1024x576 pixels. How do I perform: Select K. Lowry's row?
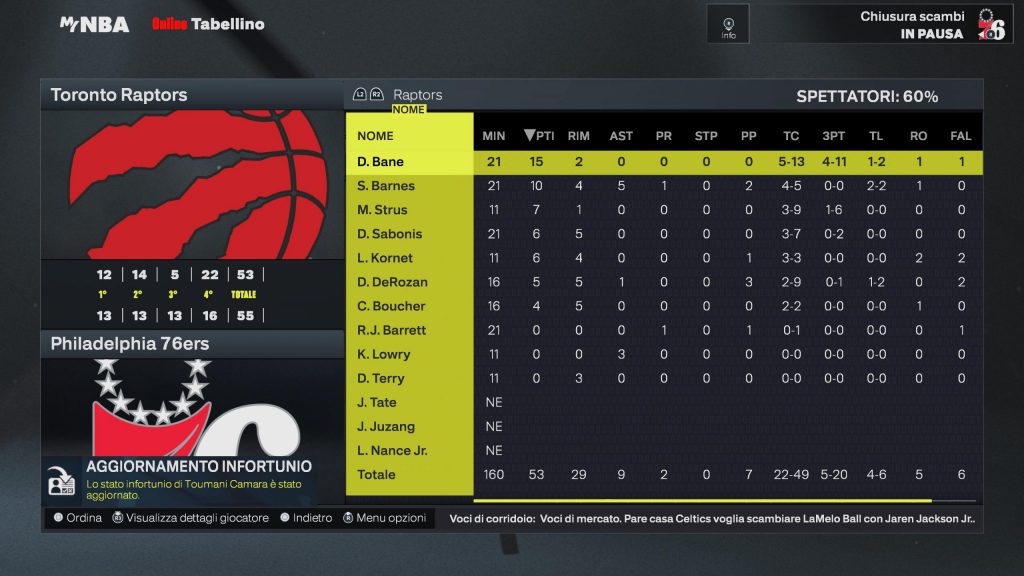[383, 354]
